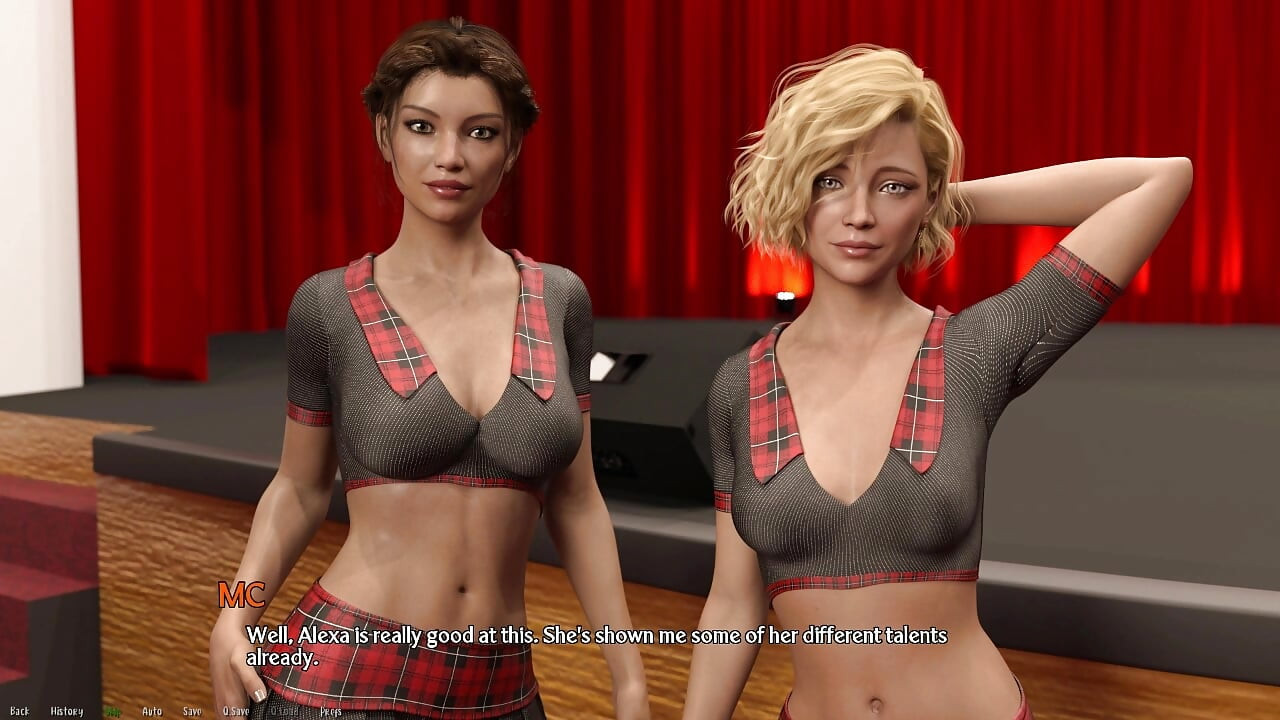The image size is (1280, 720).
Task: Enable Auto dialogue advance
Action: coord(152,711)
